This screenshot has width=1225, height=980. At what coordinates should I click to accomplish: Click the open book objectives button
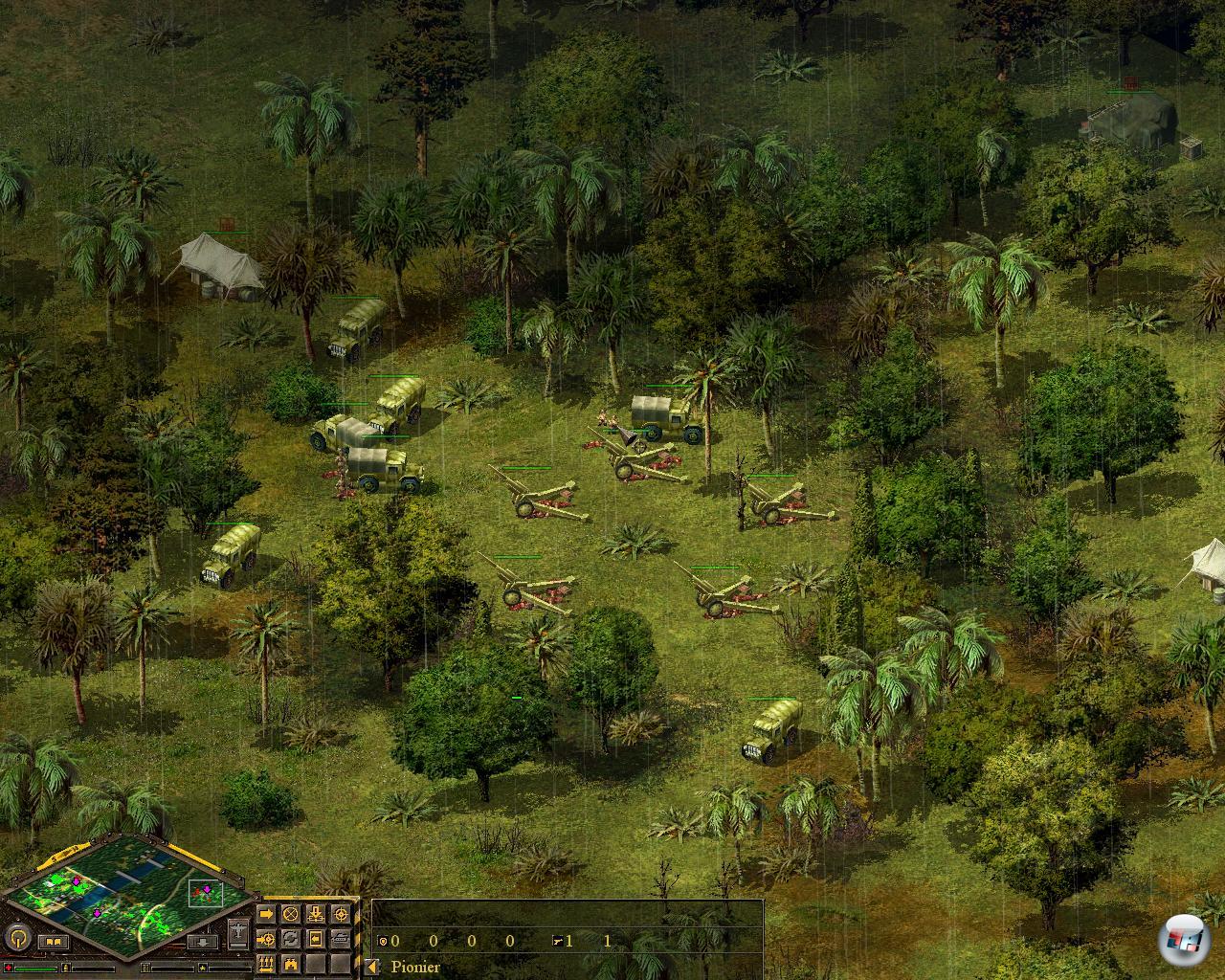[54, 943]
